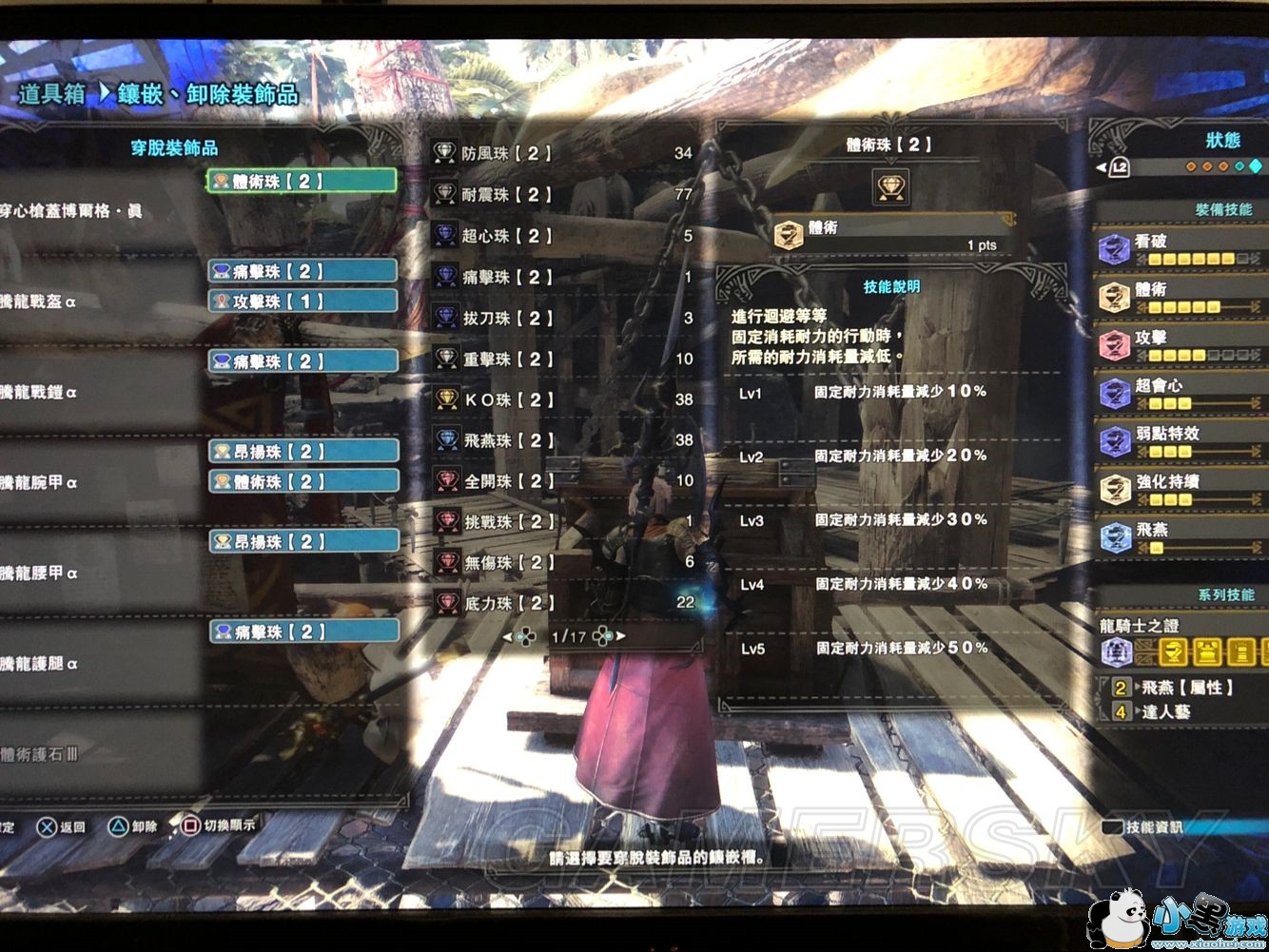Select the 挑戰珠【2】 decoration entry
The height and width of the screenshot is (952, 1269).
[506, 522]
